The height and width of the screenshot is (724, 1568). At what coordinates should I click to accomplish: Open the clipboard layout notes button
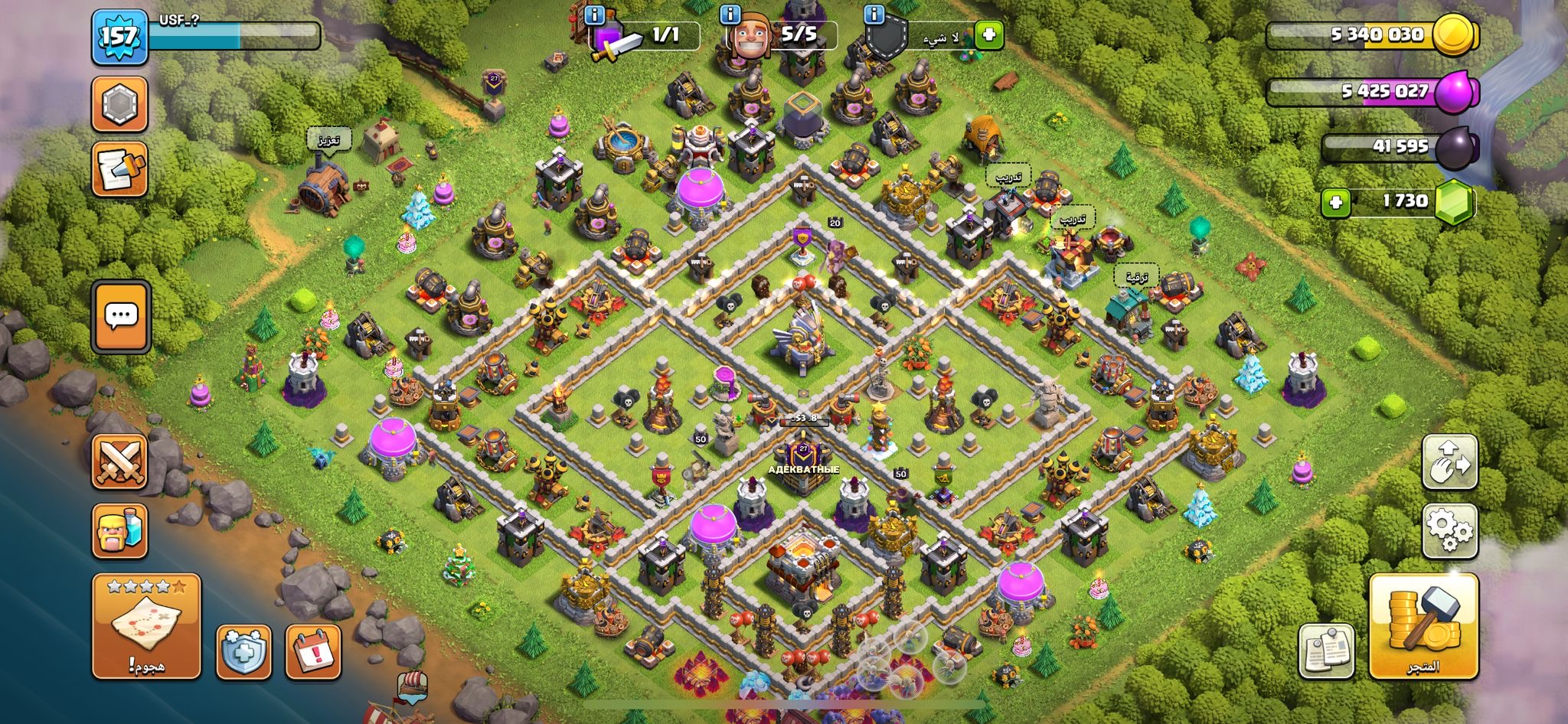[1326, 651]
